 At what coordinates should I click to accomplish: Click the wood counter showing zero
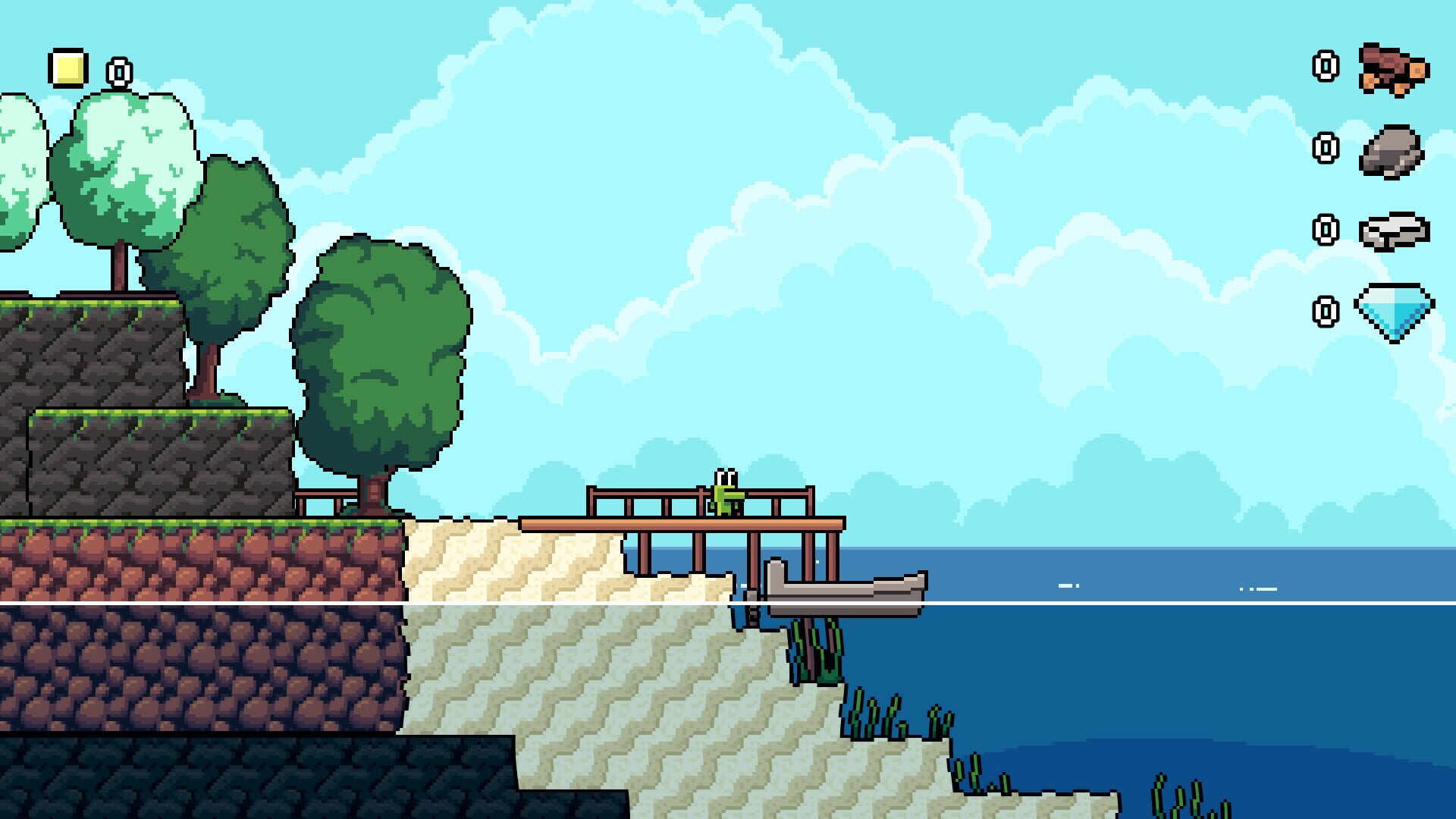pos(1326,64)
